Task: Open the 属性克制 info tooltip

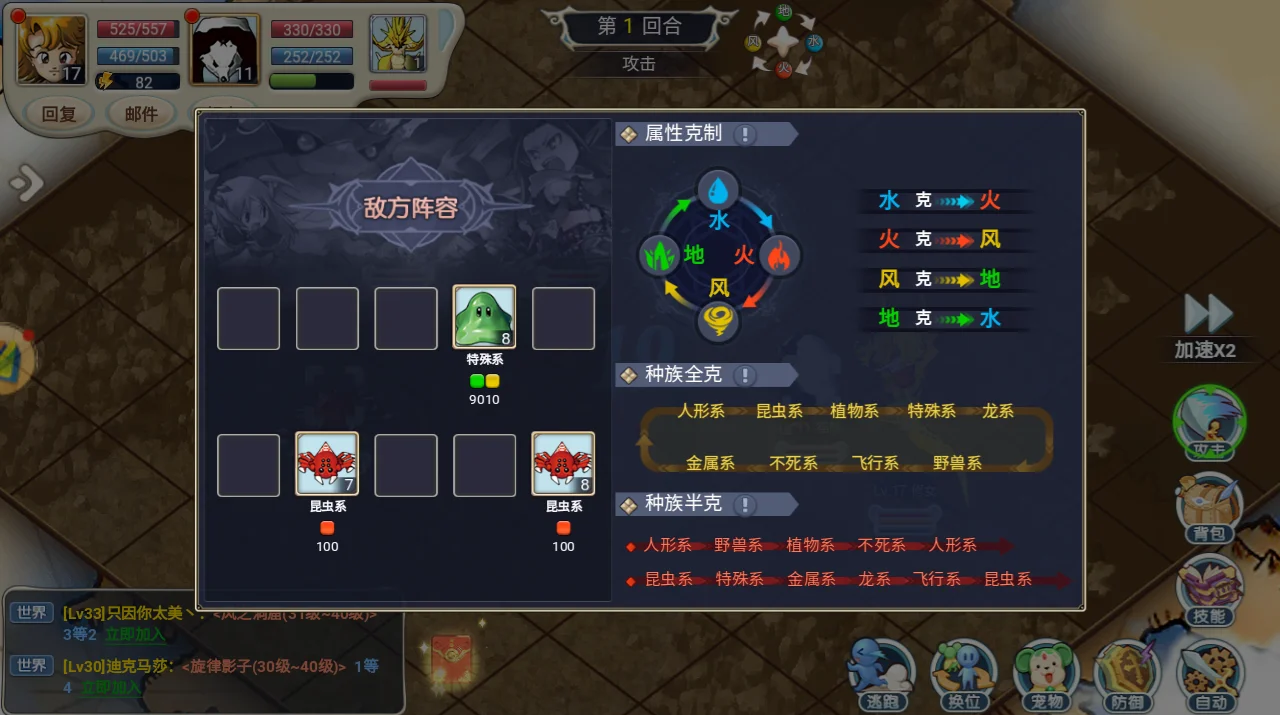Action: (745, 134)
